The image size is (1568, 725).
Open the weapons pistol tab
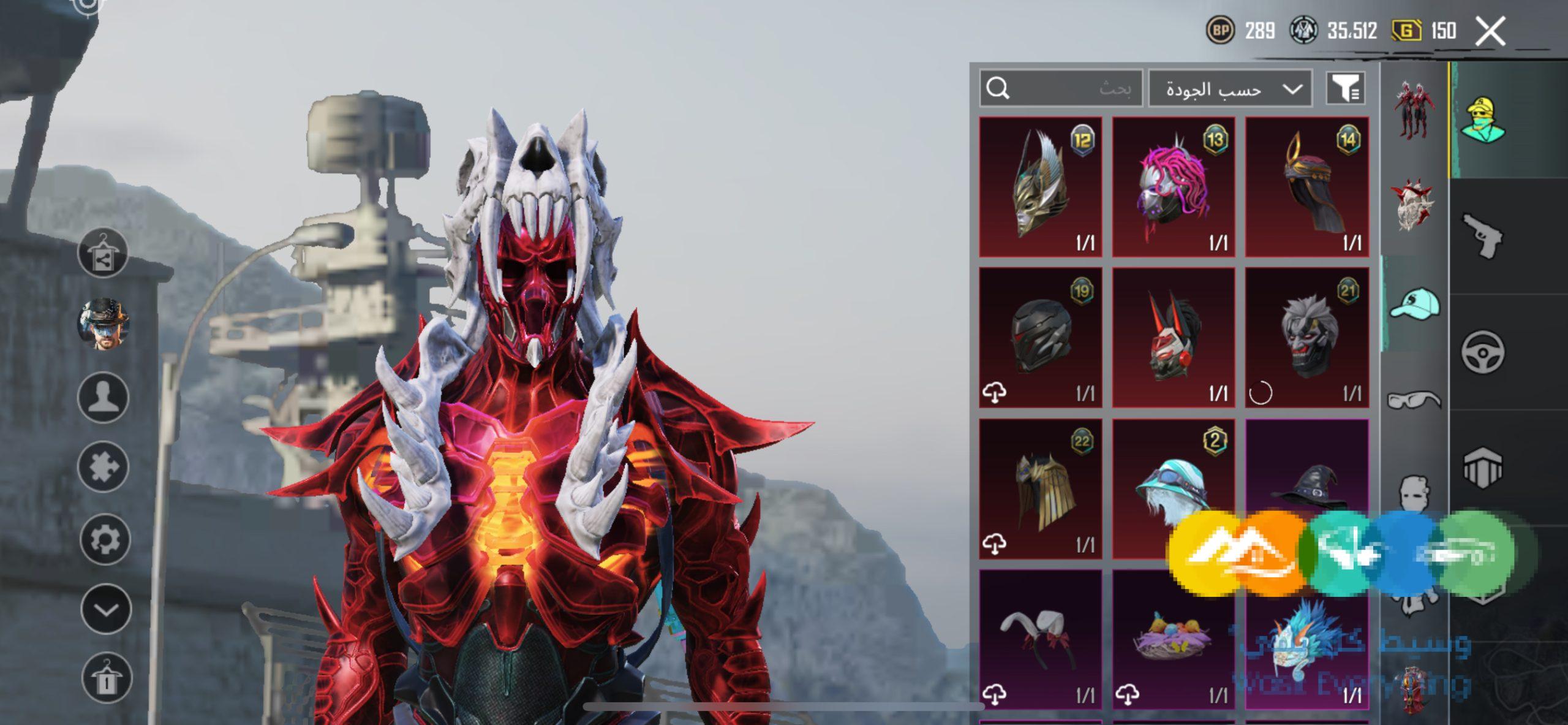coord(1483,236)
